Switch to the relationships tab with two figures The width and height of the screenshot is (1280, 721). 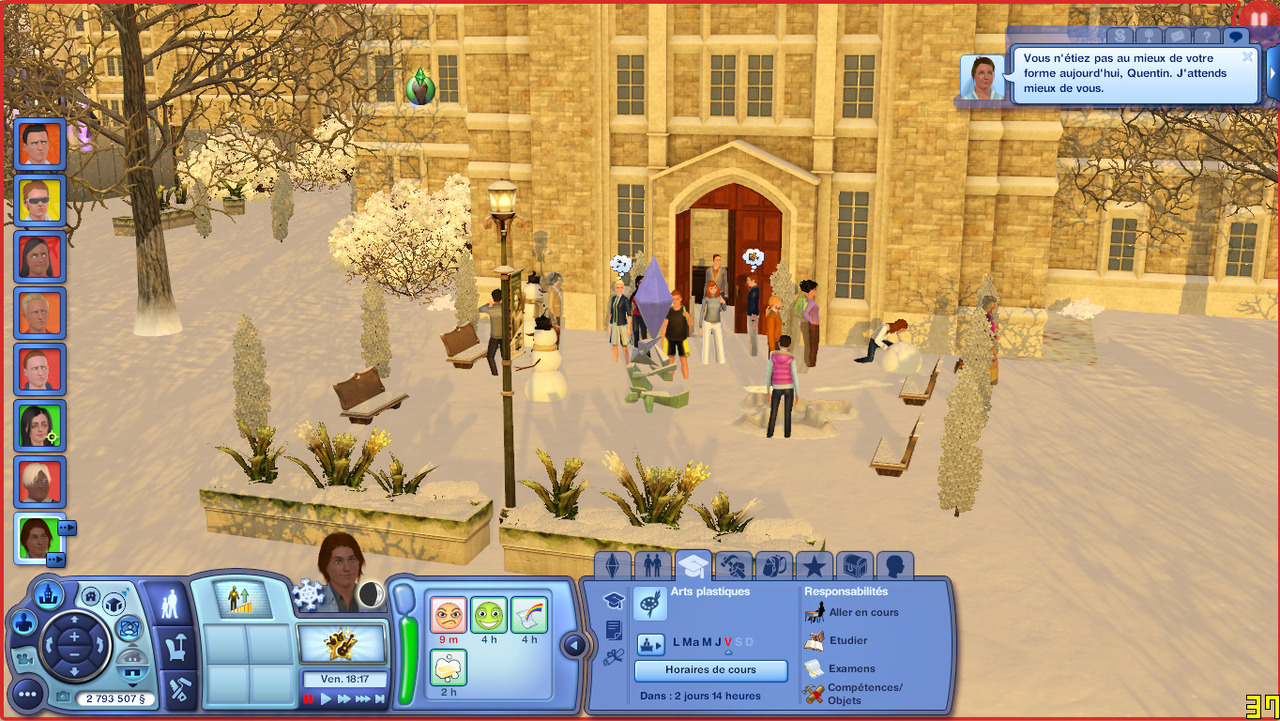point(652,567)
